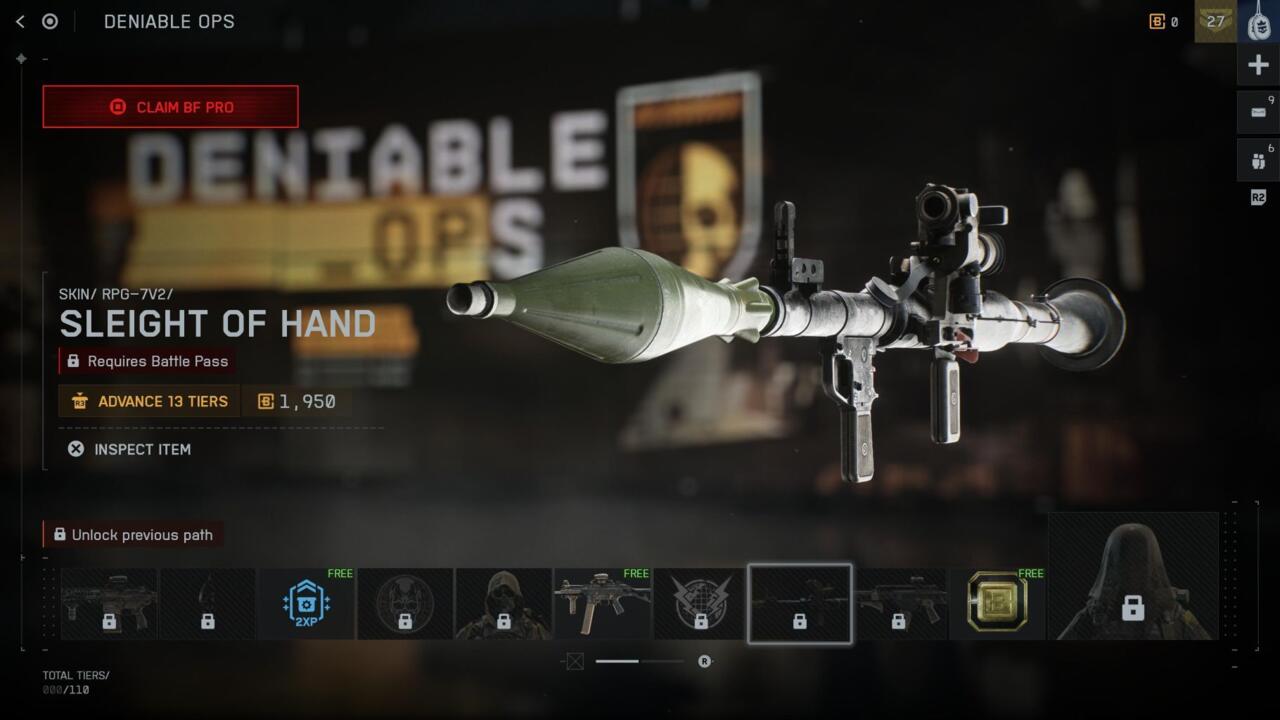This screenshot has height=720, width=1280.
Task: Open the rank 27 badge
Action: [x=1215, y=21]
